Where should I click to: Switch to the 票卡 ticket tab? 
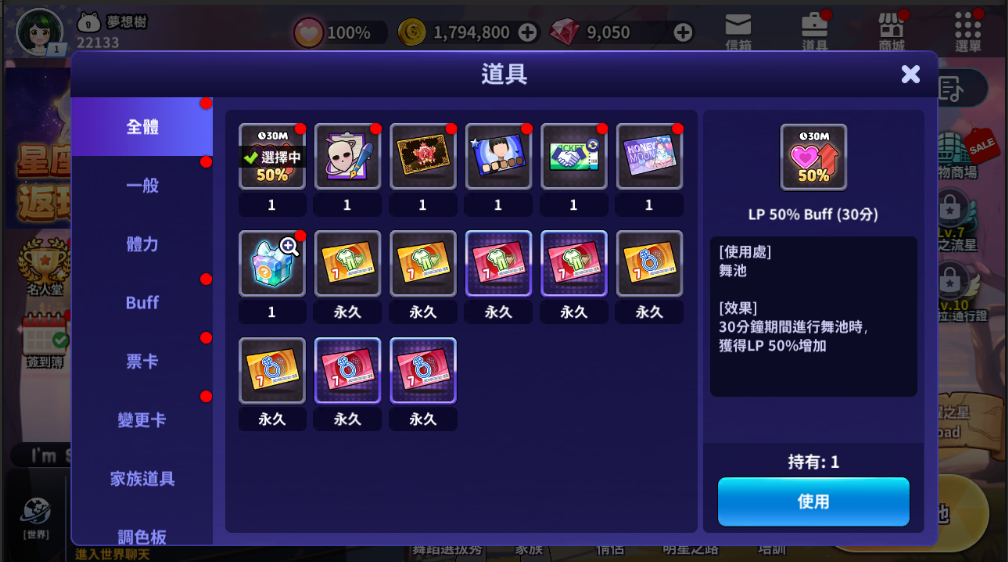(x=142, y=361)
